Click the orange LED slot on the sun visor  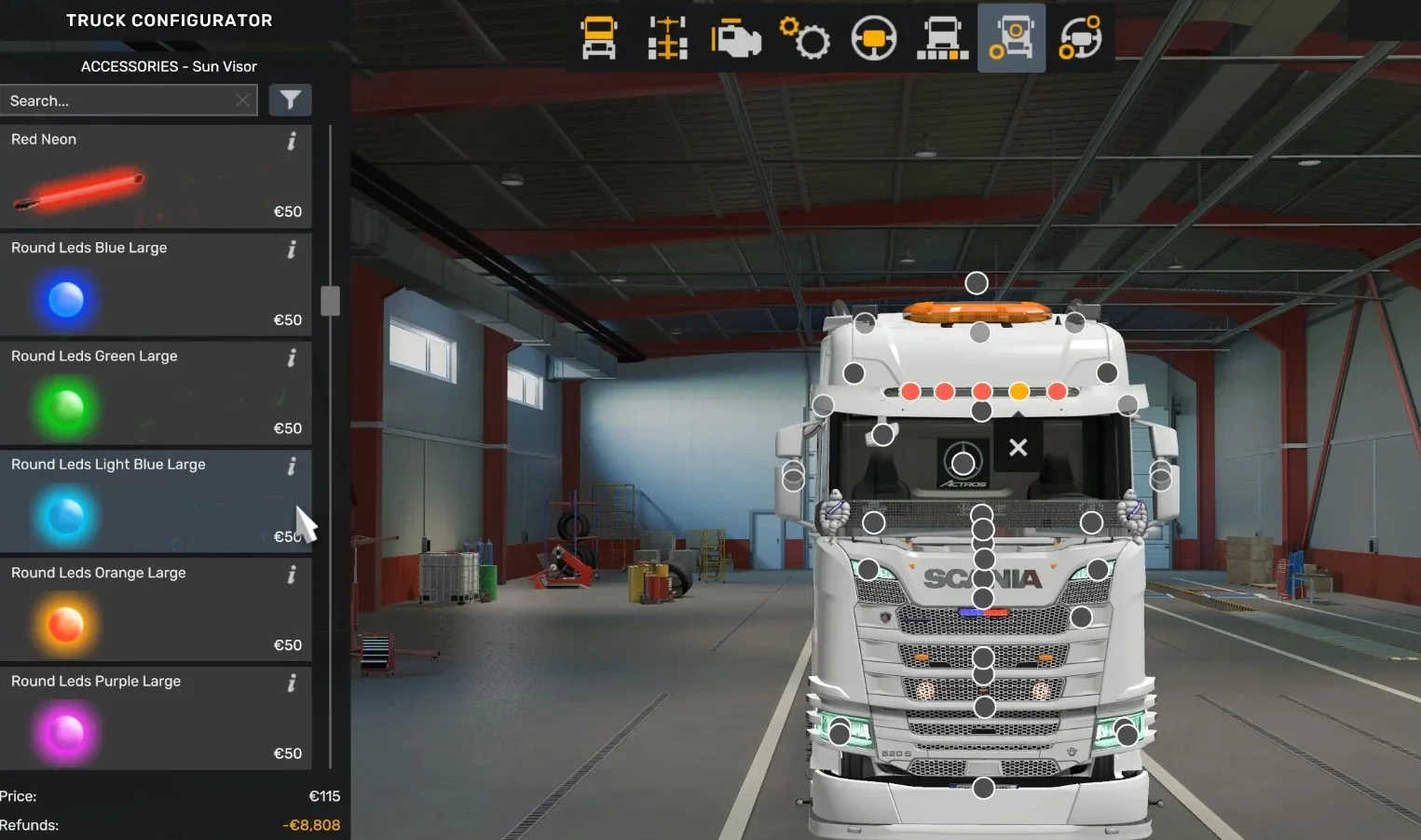point(1018,392)
